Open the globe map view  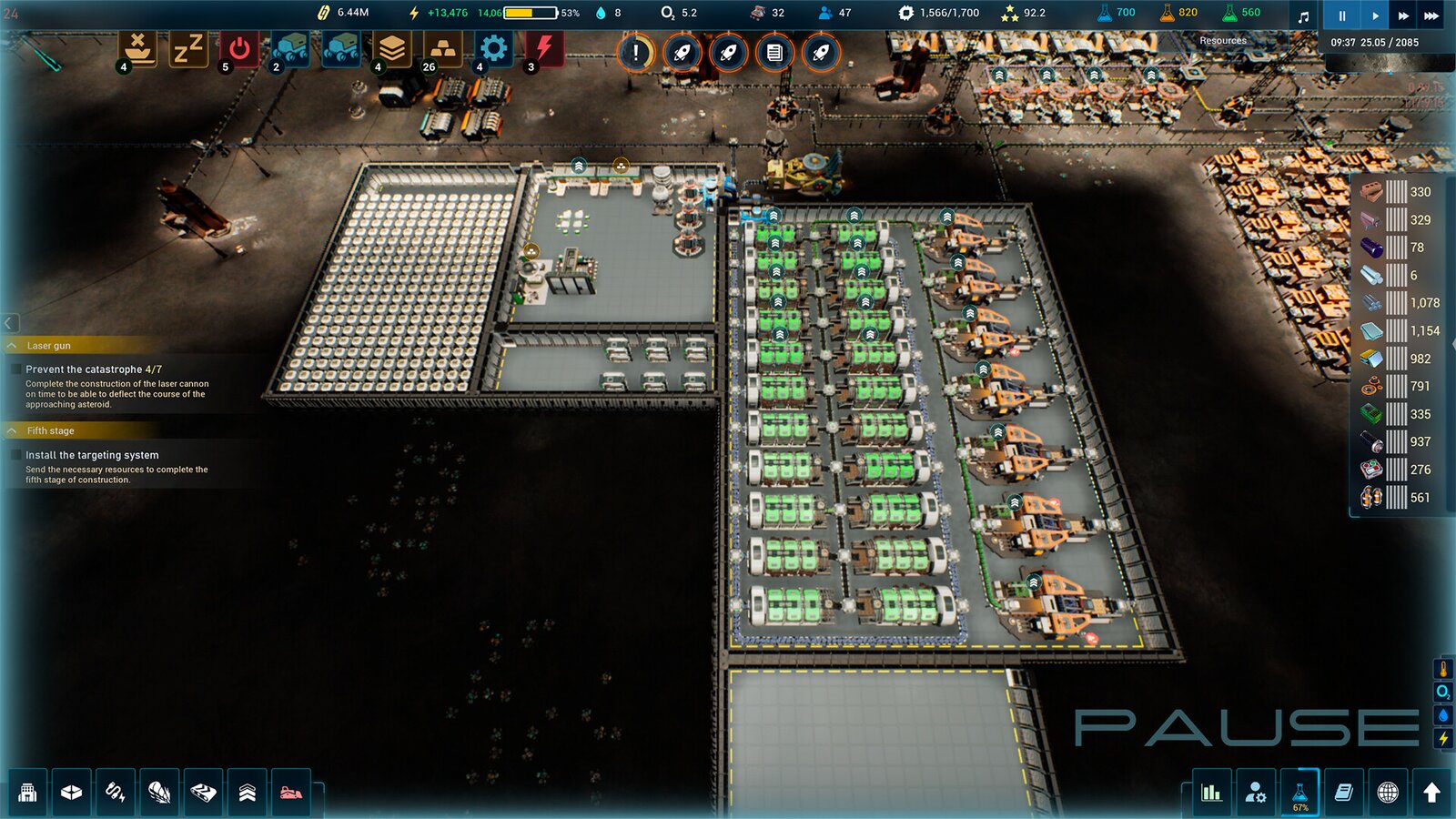point(1388,792)
